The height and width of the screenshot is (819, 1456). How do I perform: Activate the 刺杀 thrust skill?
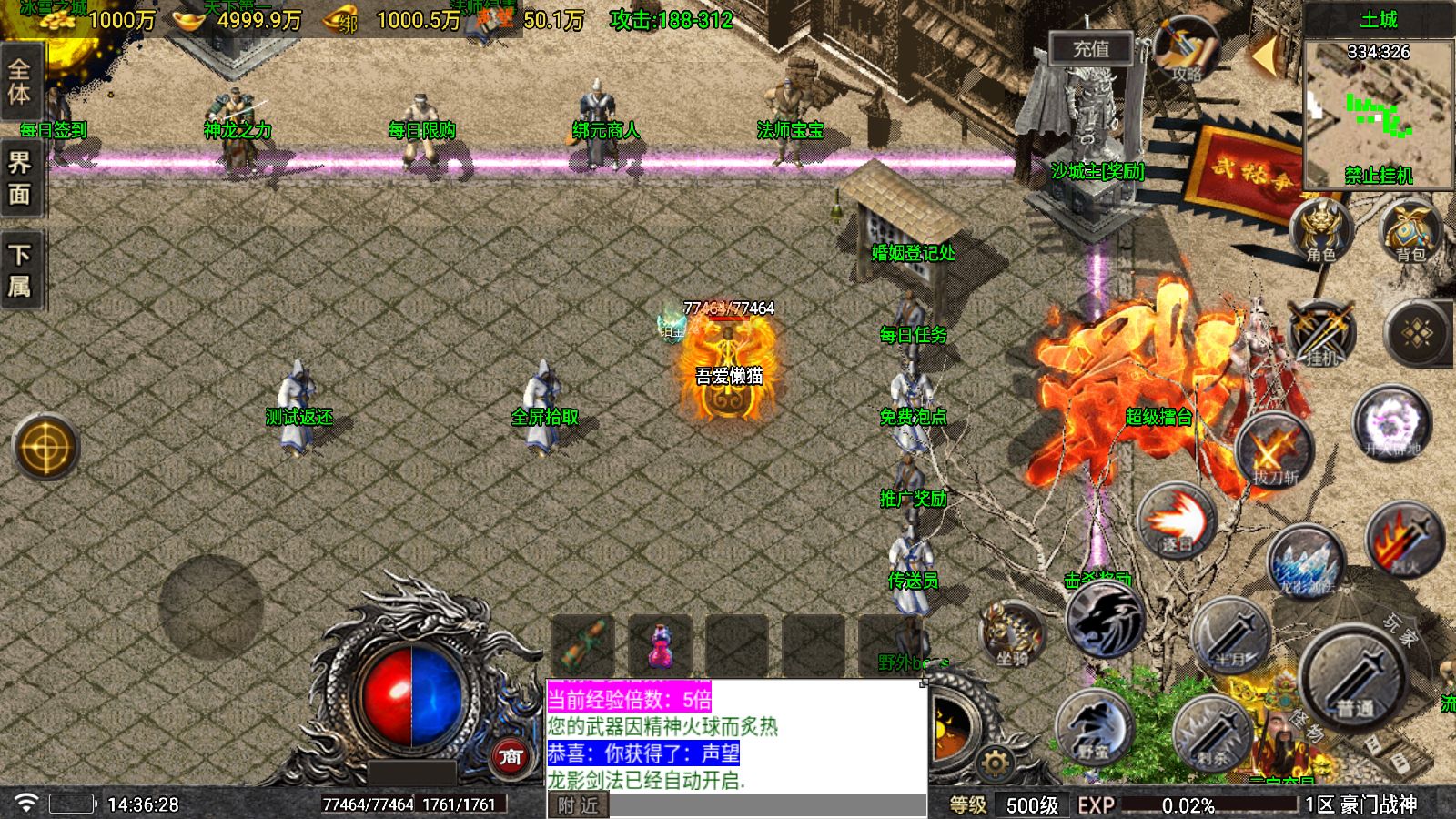(1212, 732)
